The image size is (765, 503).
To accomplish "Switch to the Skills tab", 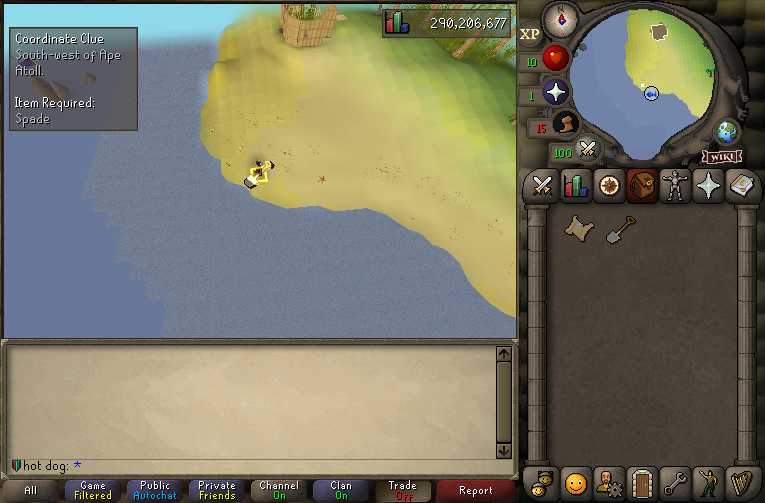I will tap(576, 186).
